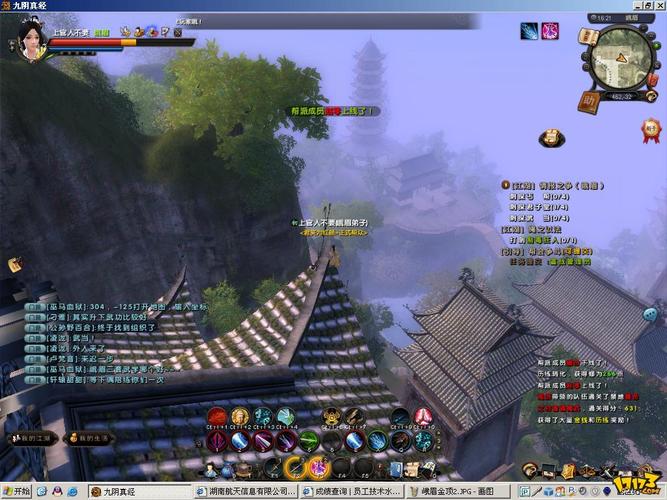
Task: Open the 我的江湖 button
Action: (x=33, y=438)
